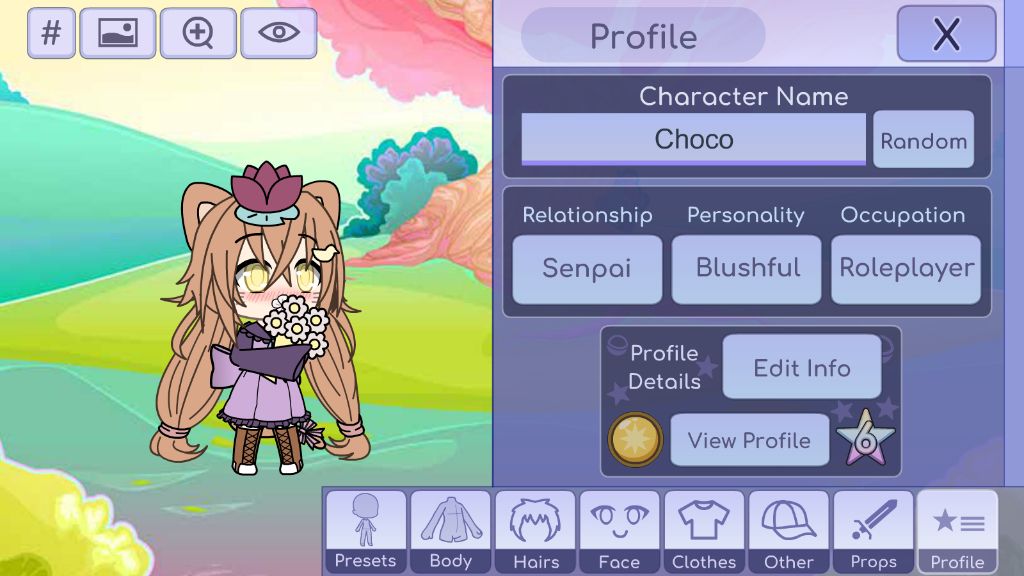Switch to the Presets tab
Viewport: 1024px width, 576px height.
[x=365, y=532]
